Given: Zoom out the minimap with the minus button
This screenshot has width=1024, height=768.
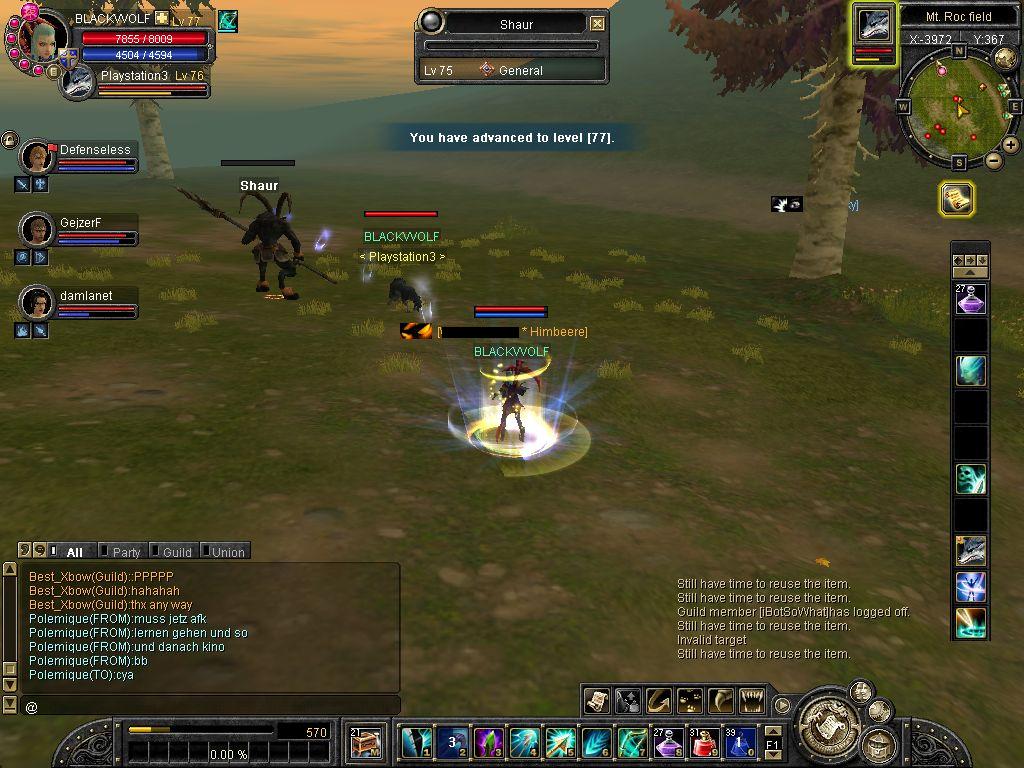Looking at the screenshot, I should 994,160.
